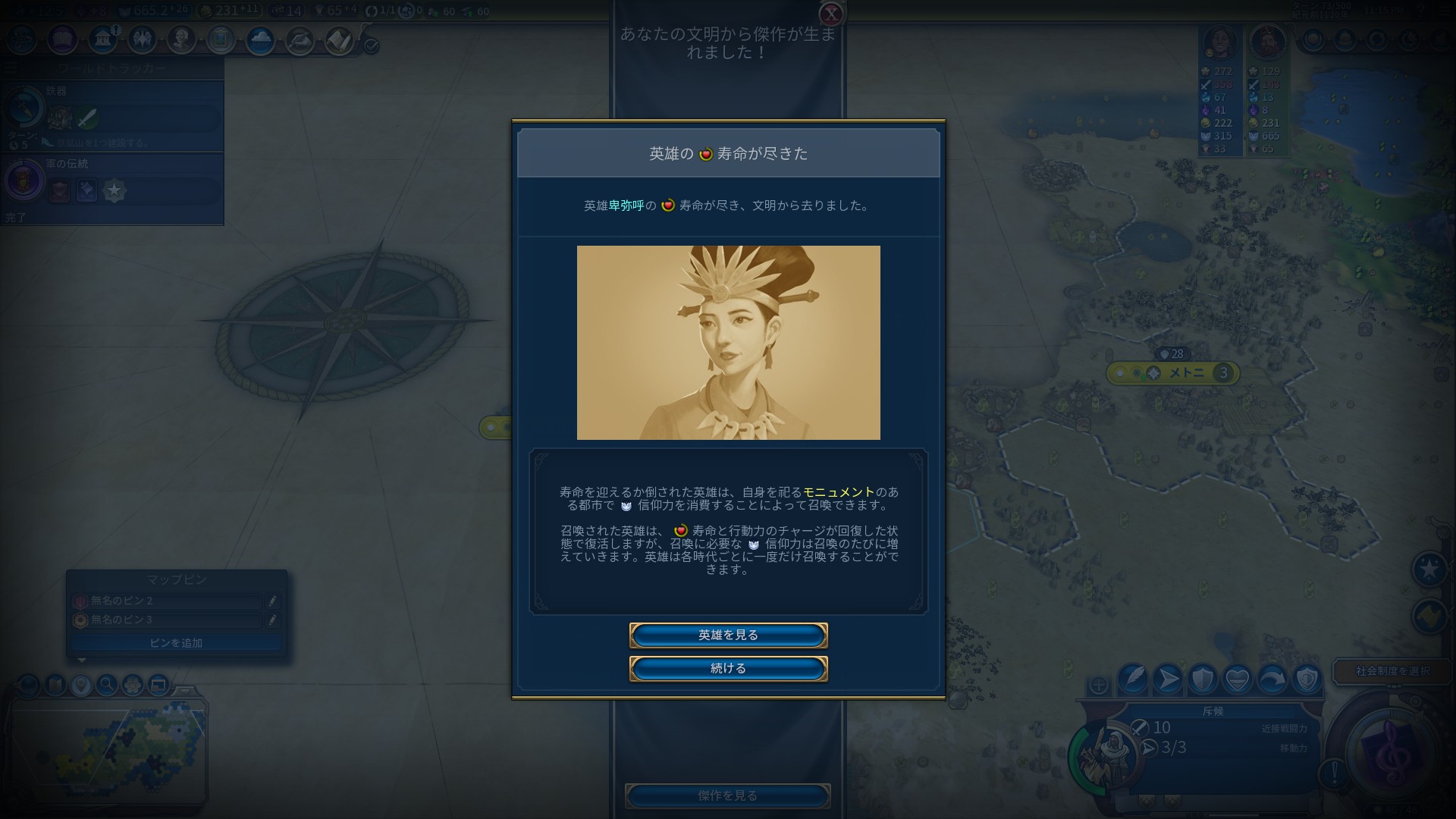Open the Climate panel cloud icon

click(259, 40)
